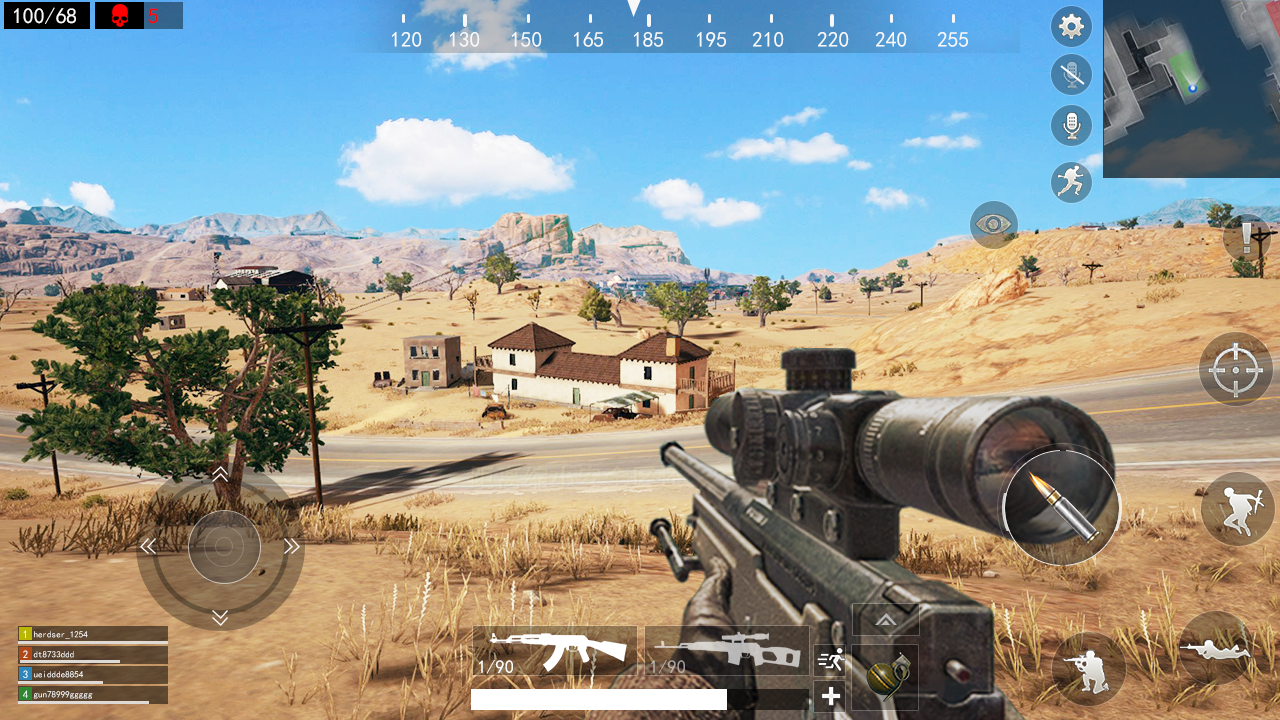Tap the downward chevron below the joystick
Screen dimensions: 1280x720
[x=221, y=618]
